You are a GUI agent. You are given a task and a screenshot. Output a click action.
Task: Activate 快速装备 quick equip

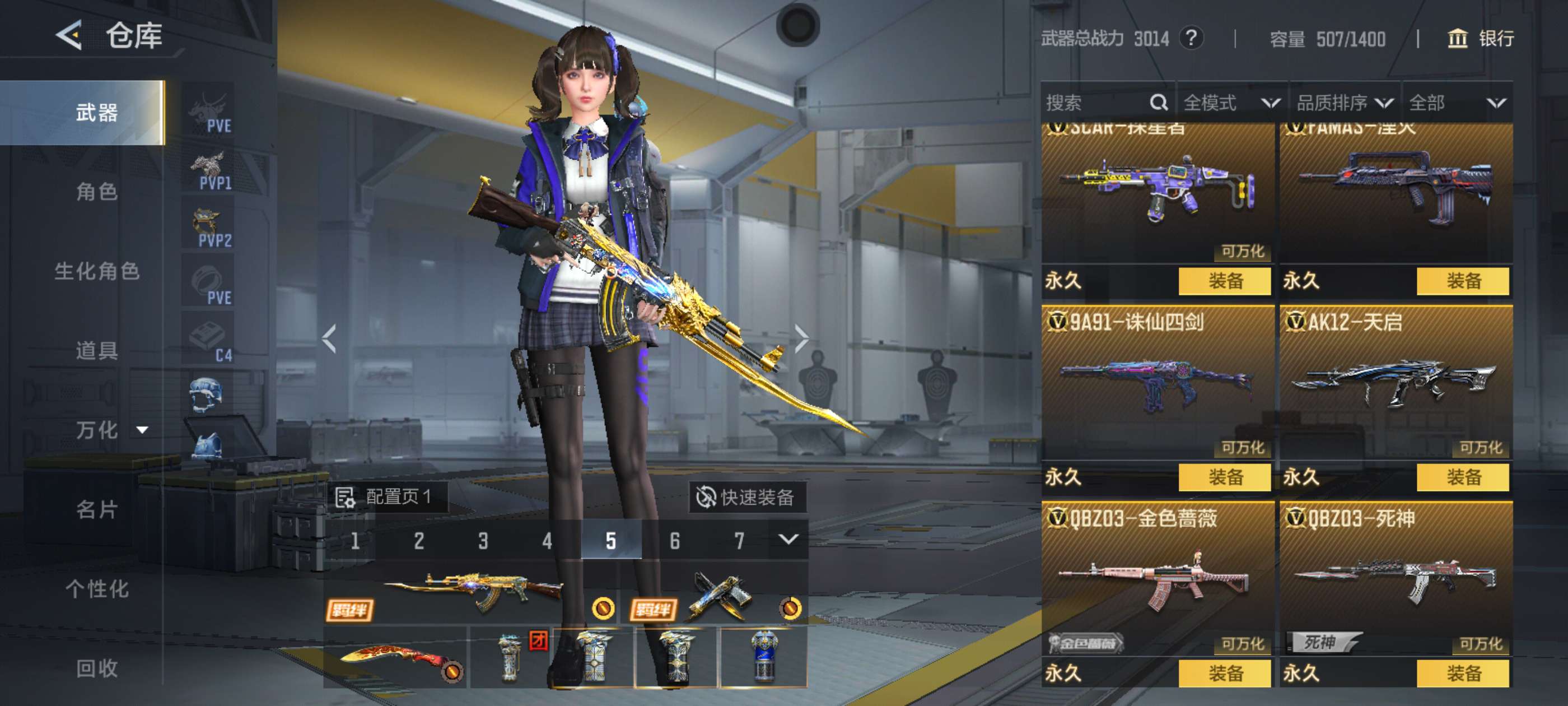(746, 497)
